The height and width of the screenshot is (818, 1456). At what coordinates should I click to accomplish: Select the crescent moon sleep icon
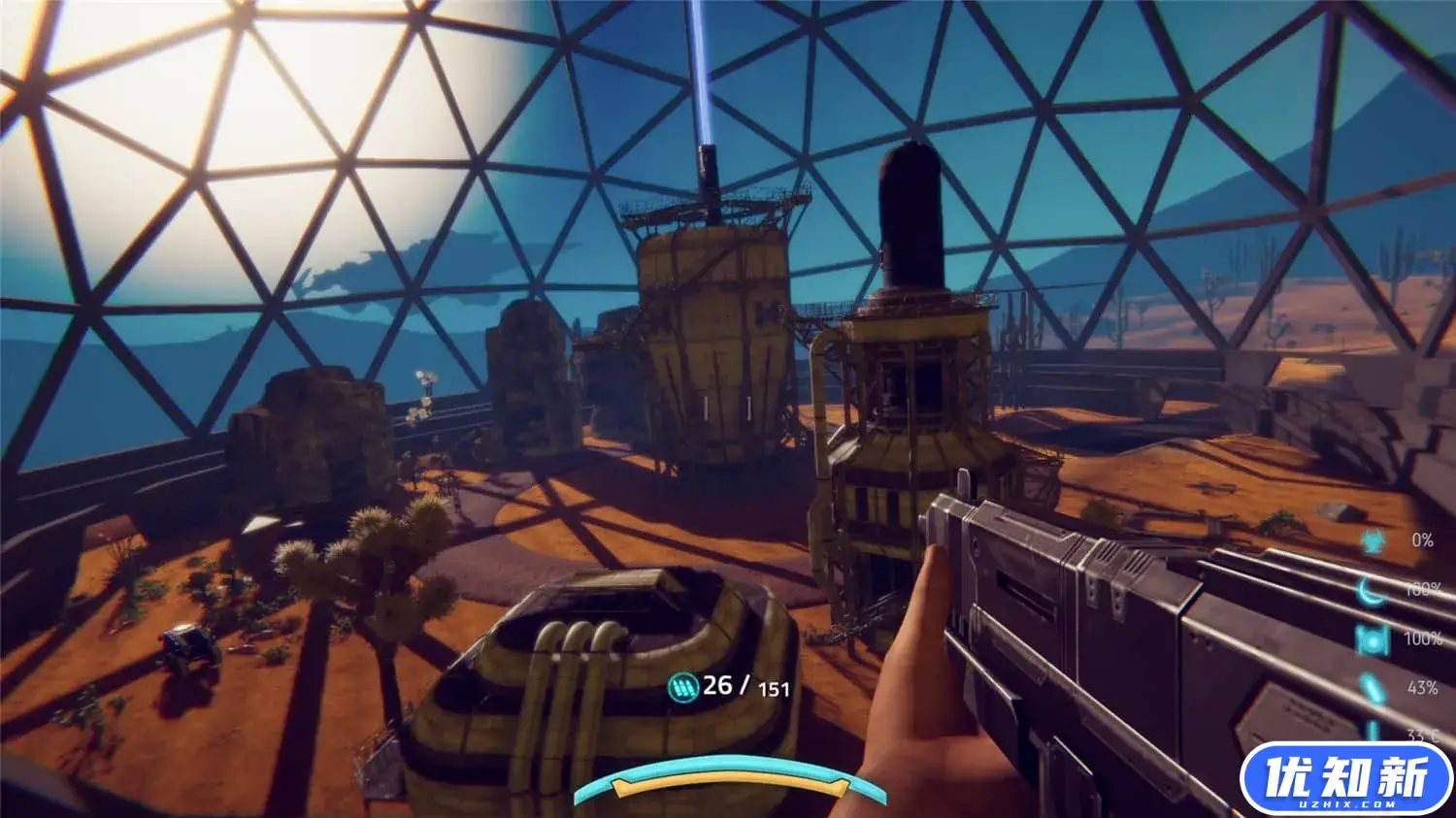[1371, 590]
